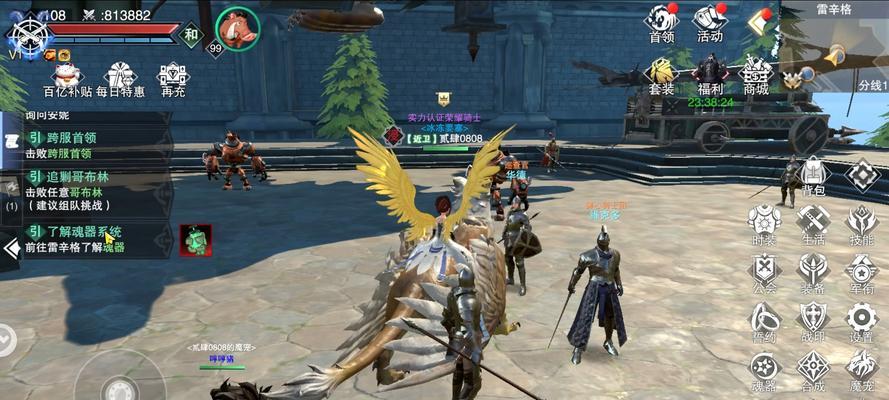
Task: Open the 套装 set menu
Action: coord(661,75)
